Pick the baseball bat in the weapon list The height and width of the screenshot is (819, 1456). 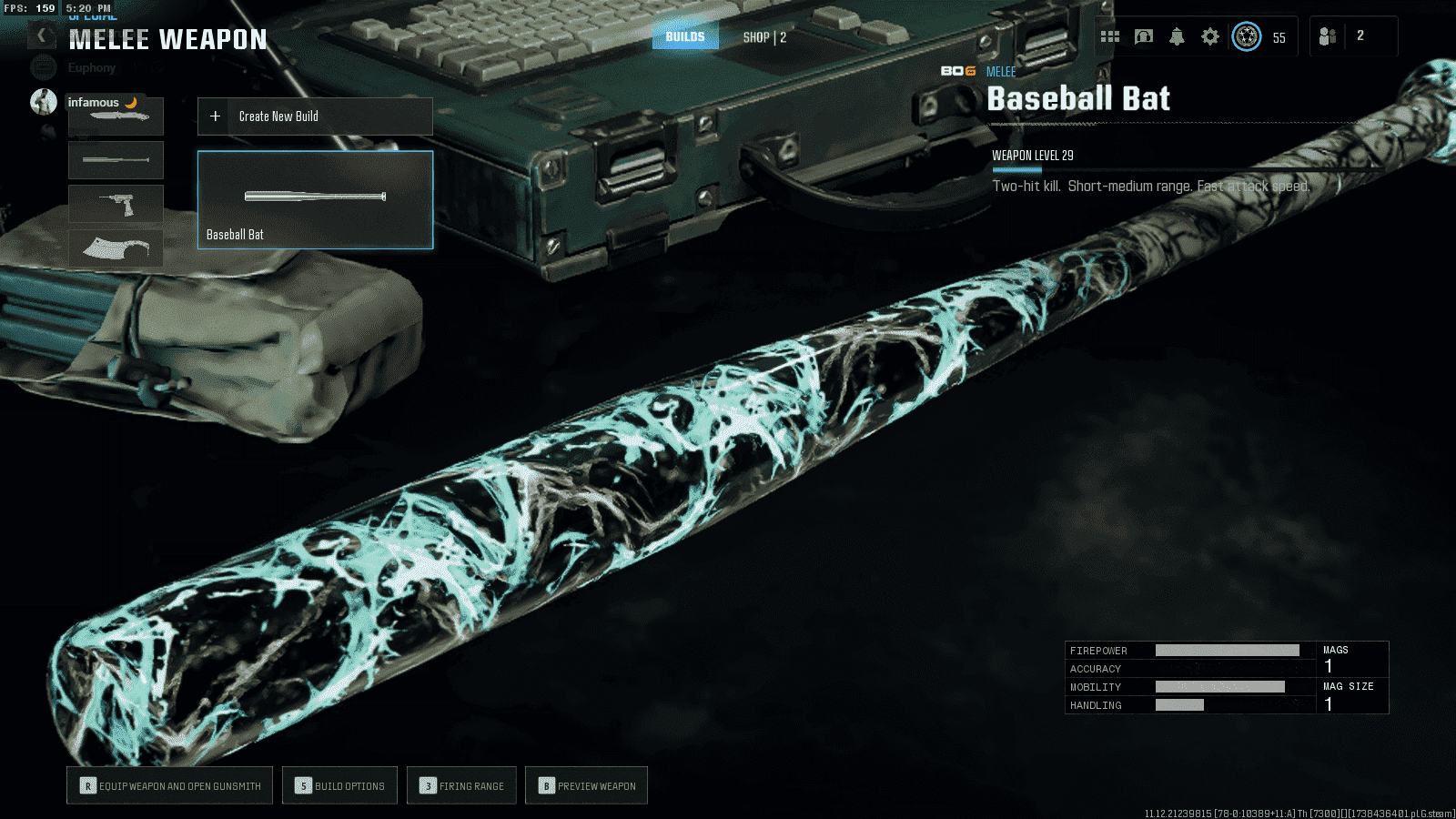(x=116, y=160)
